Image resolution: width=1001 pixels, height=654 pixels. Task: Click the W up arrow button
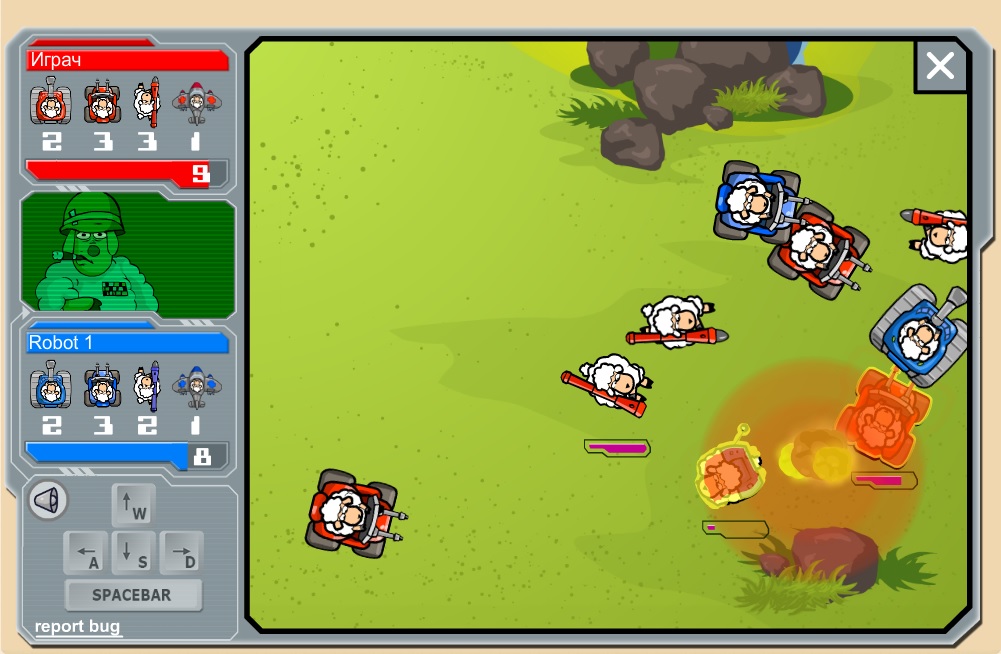coord(133,506)
